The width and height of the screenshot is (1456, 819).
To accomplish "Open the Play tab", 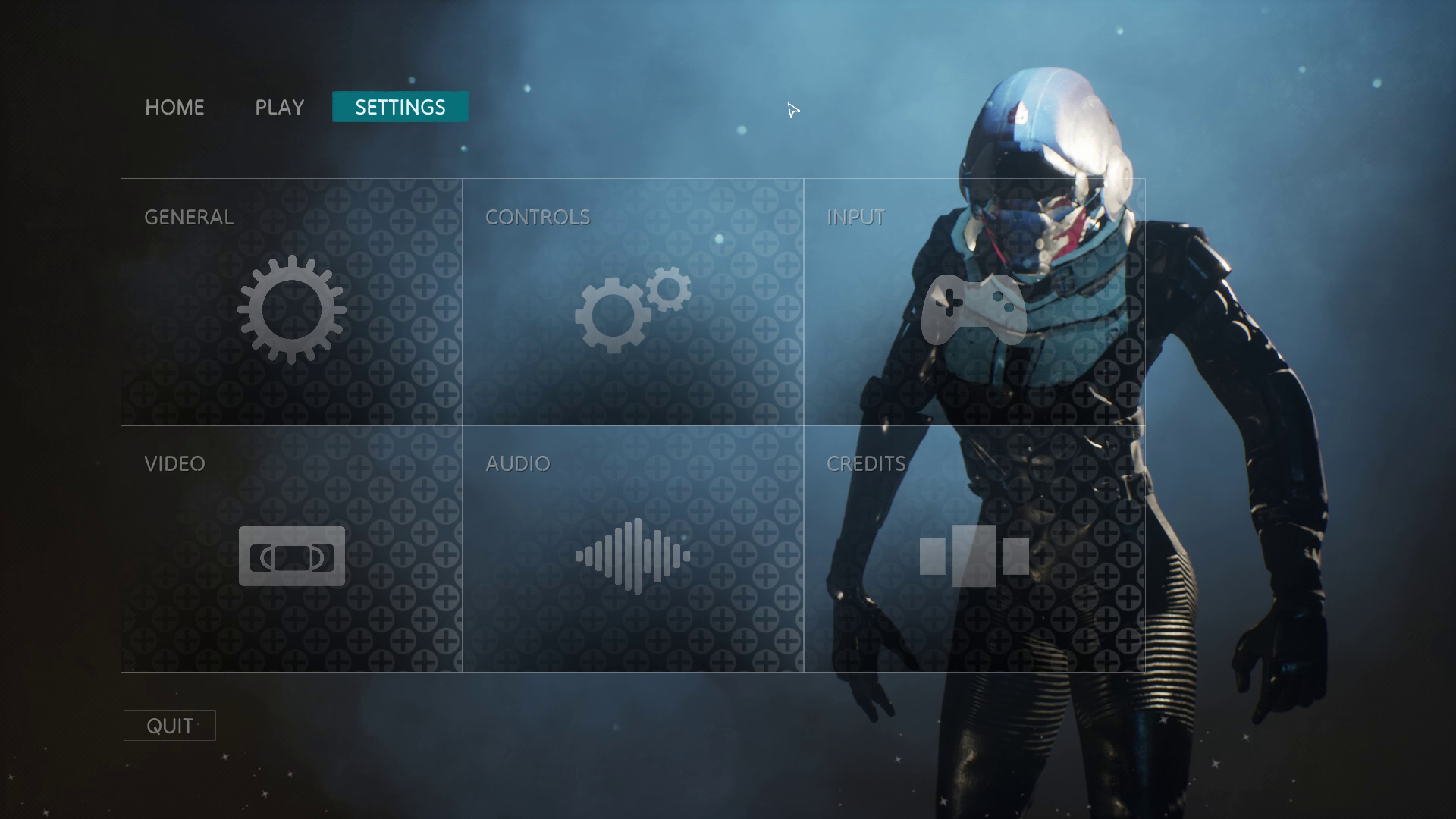I will tap(279, 107).
